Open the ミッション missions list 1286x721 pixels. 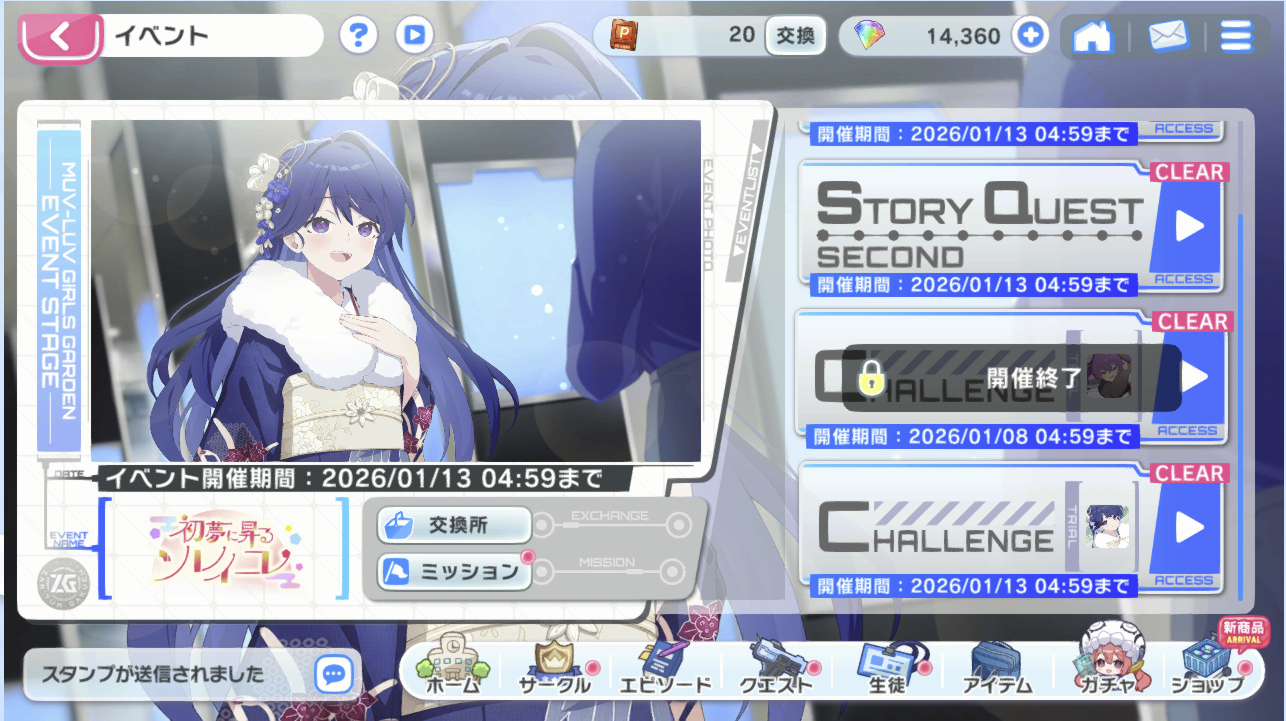[x=454, y=572]
